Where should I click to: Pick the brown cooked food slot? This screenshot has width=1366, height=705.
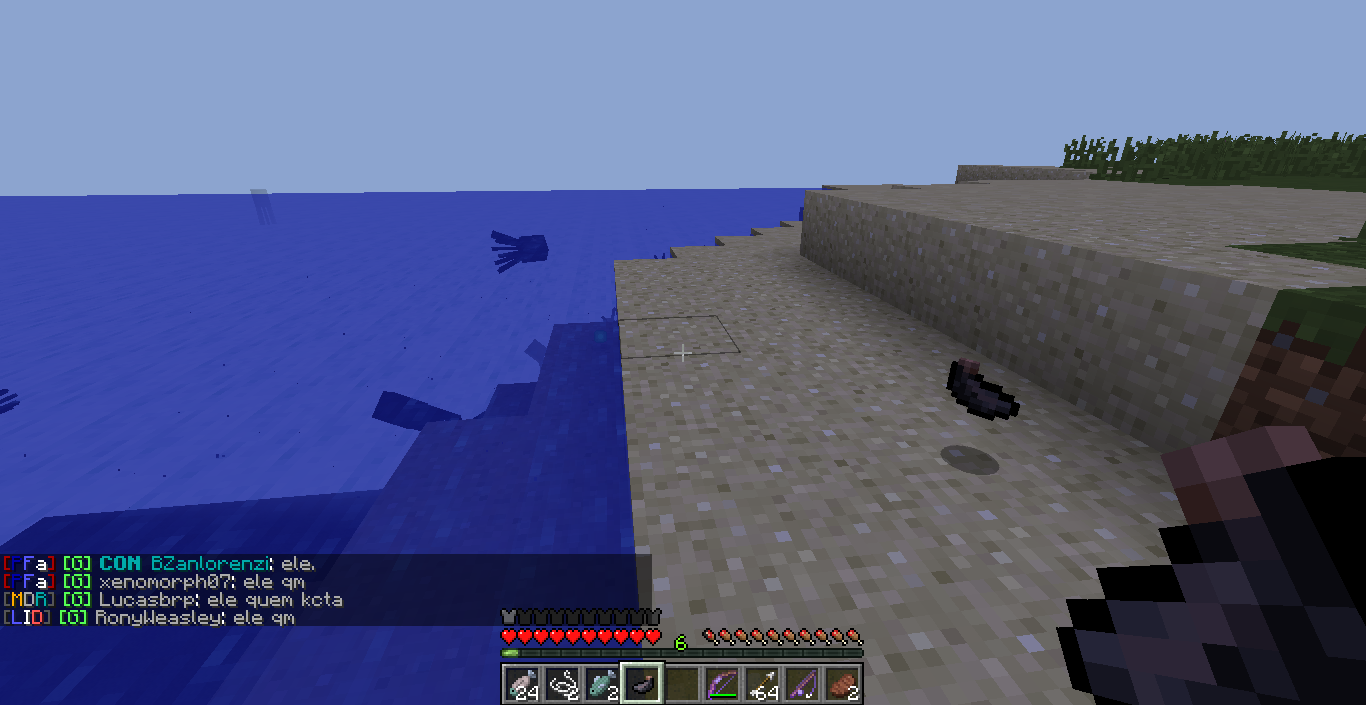point(842,685)
